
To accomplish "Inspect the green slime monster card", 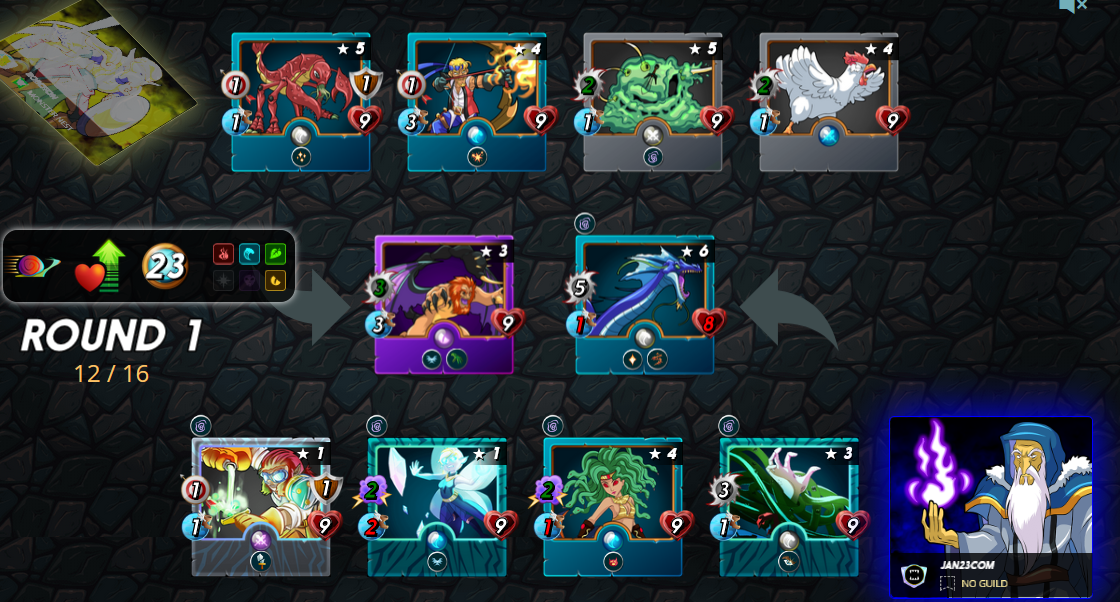I will 652,100.
